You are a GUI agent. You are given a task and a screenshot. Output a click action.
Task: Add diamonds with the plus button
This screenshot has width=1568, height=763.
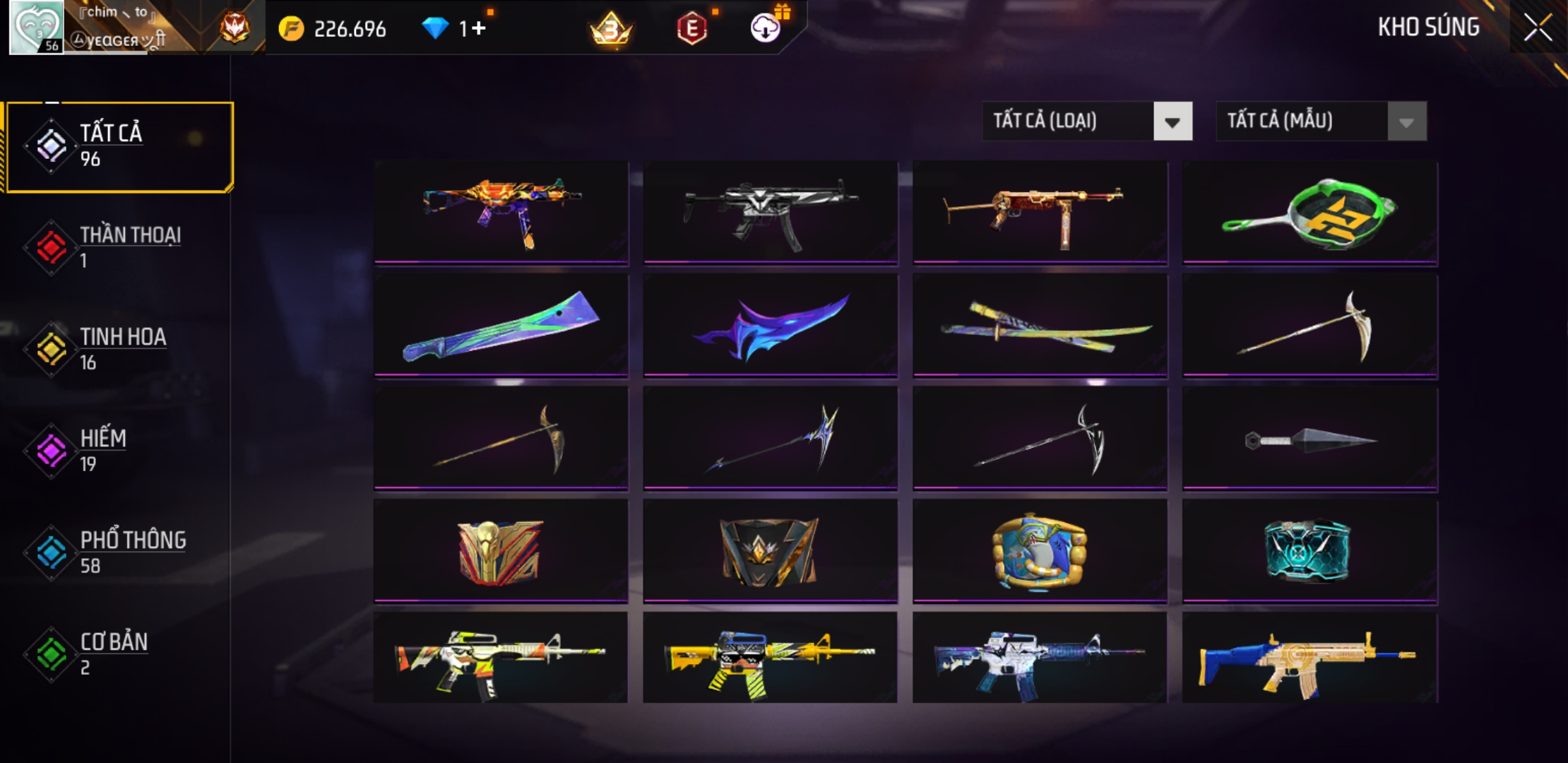[479, 28]
